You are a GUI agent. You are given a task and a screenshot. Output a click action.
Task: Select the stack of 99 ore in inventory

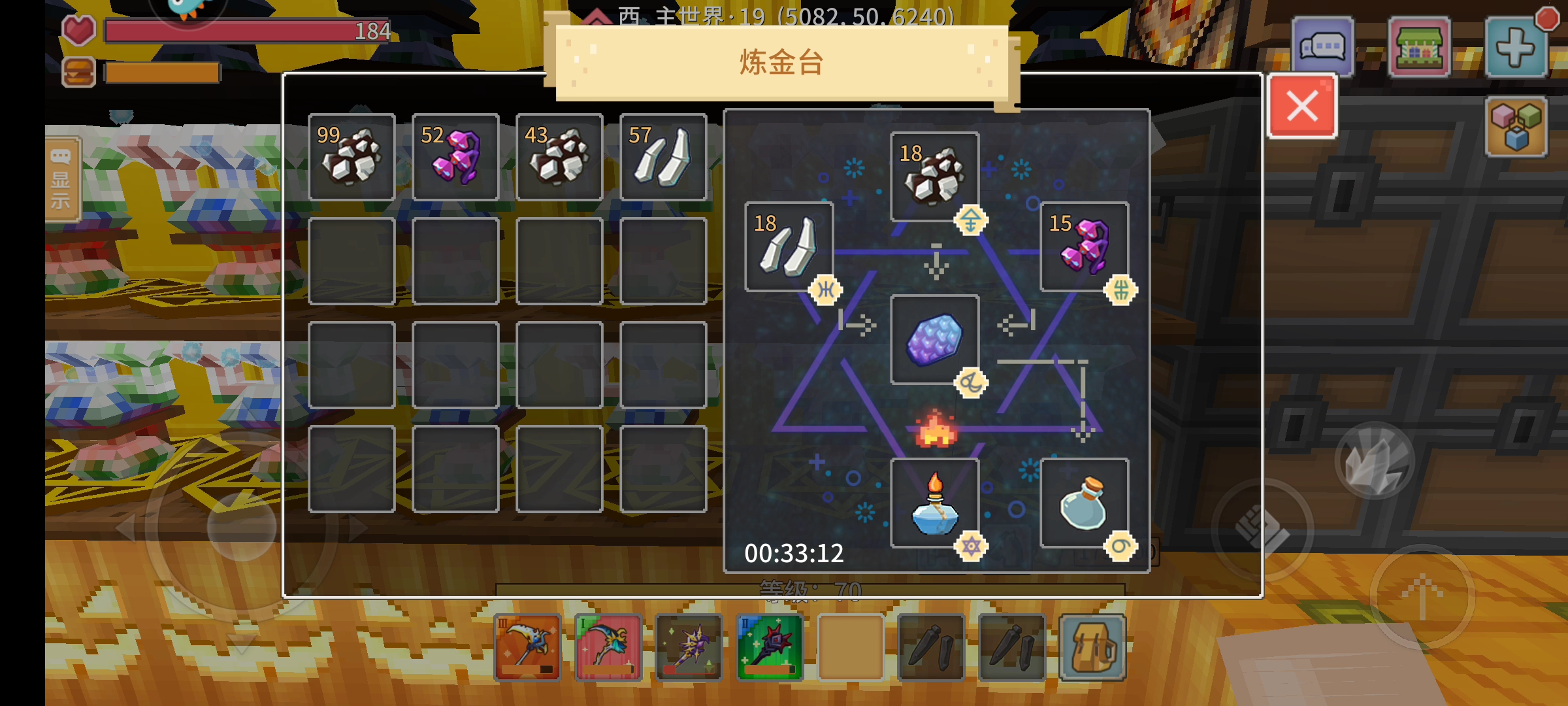pyautogui.click(x=351, y=156)
